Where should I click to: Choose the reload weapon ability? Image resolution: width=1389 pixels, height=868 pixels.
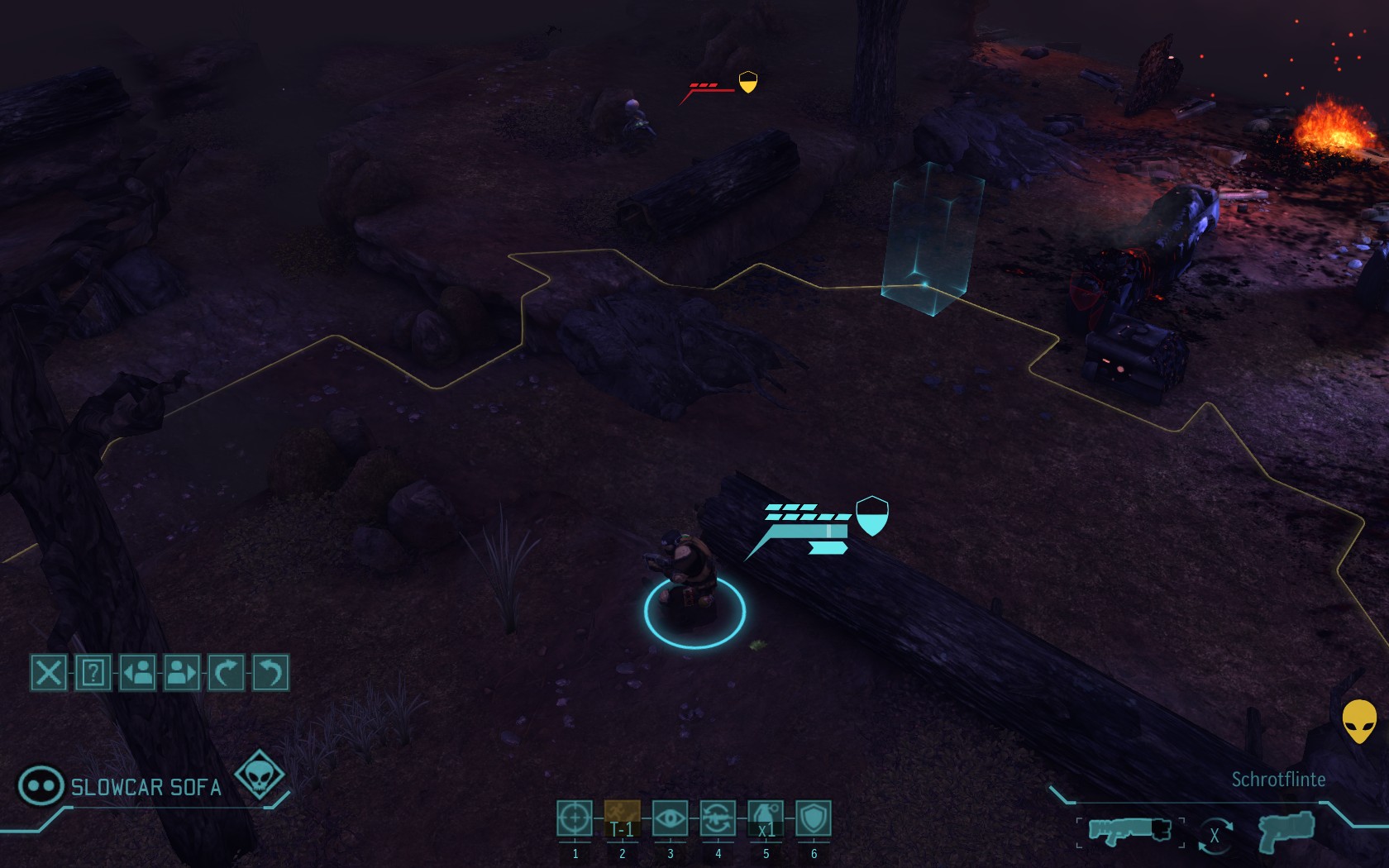[x=718, y=818]
